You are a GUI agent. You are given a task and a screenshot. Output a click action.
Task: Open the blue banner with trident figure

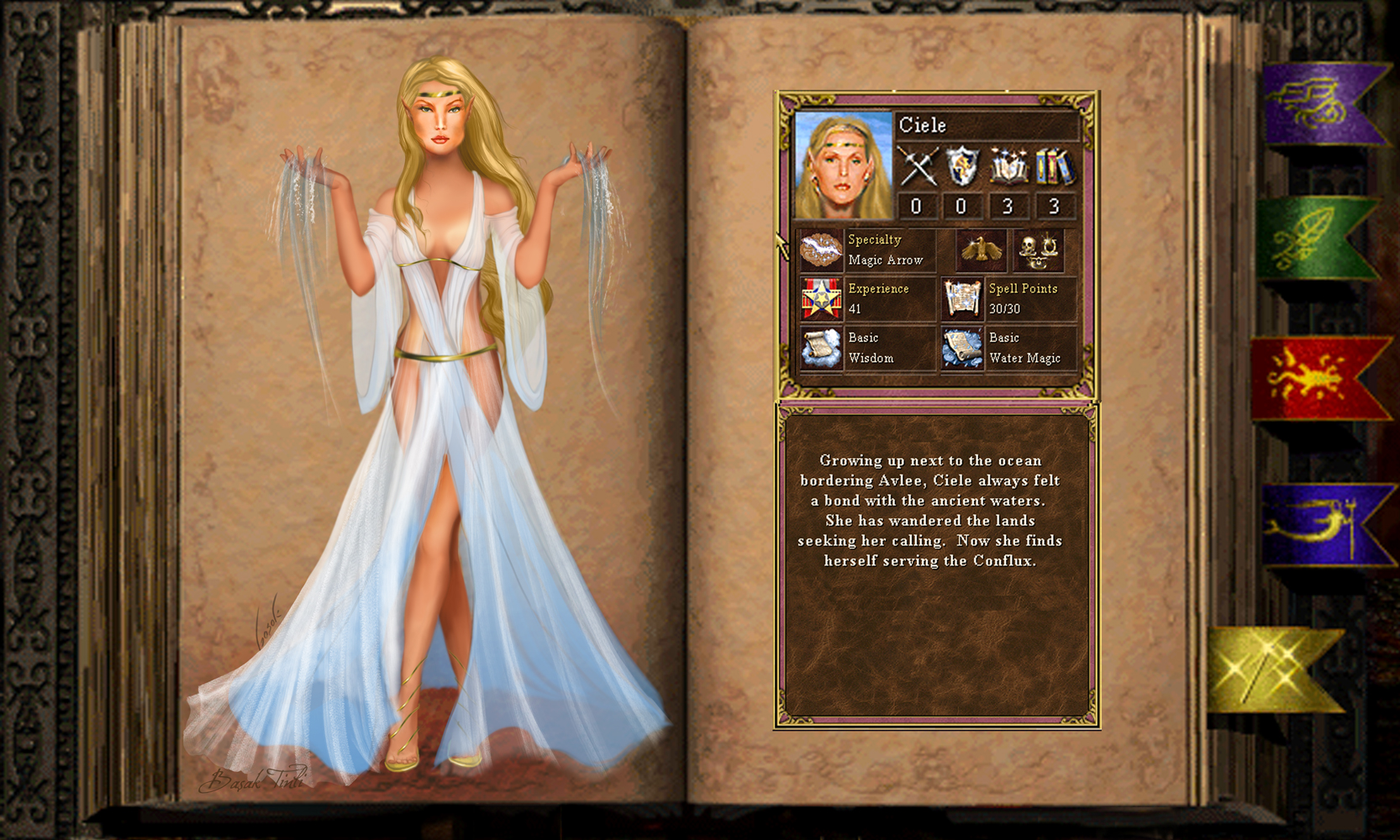pyautogui.click(x=1319, y=523)
